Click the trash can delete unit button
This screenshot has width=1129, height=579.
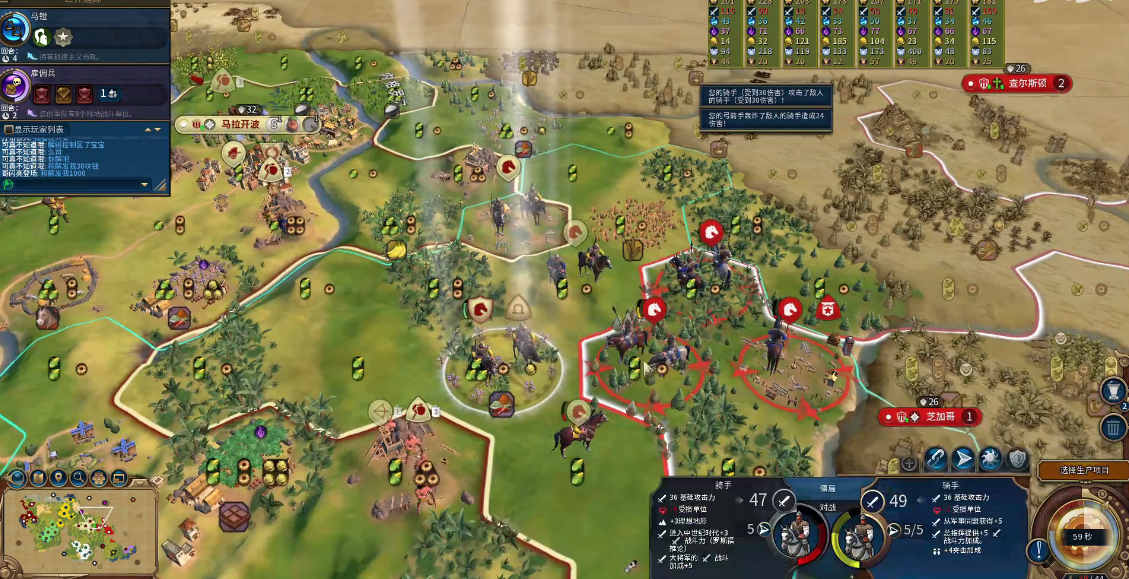(1114, 428)
